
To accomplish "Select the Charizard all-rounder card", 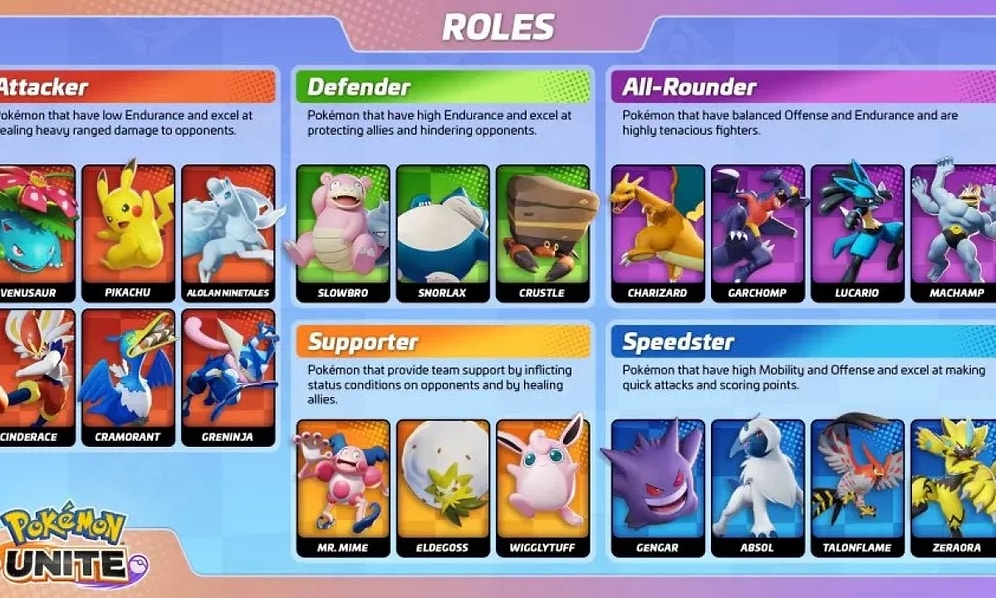I will tap(657, 234).
